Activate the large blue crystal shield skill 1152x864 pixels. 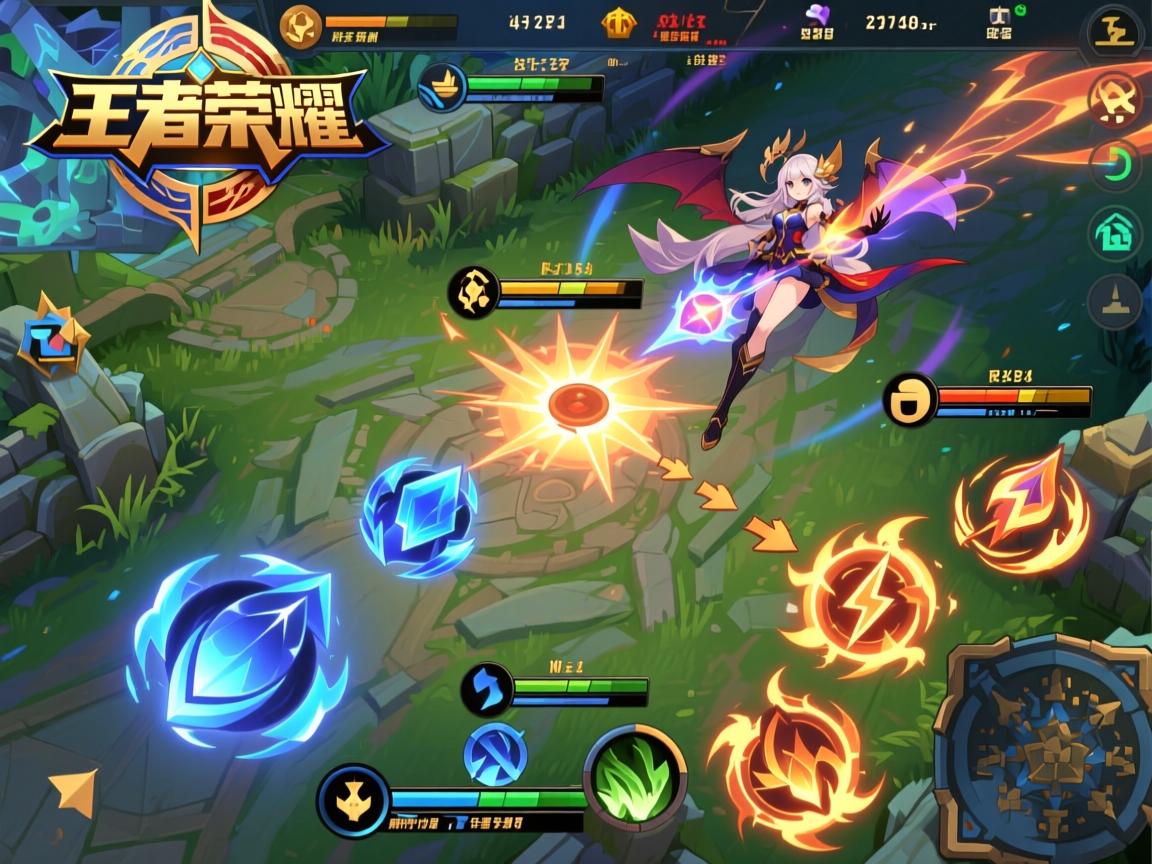[x=238, y=655]
